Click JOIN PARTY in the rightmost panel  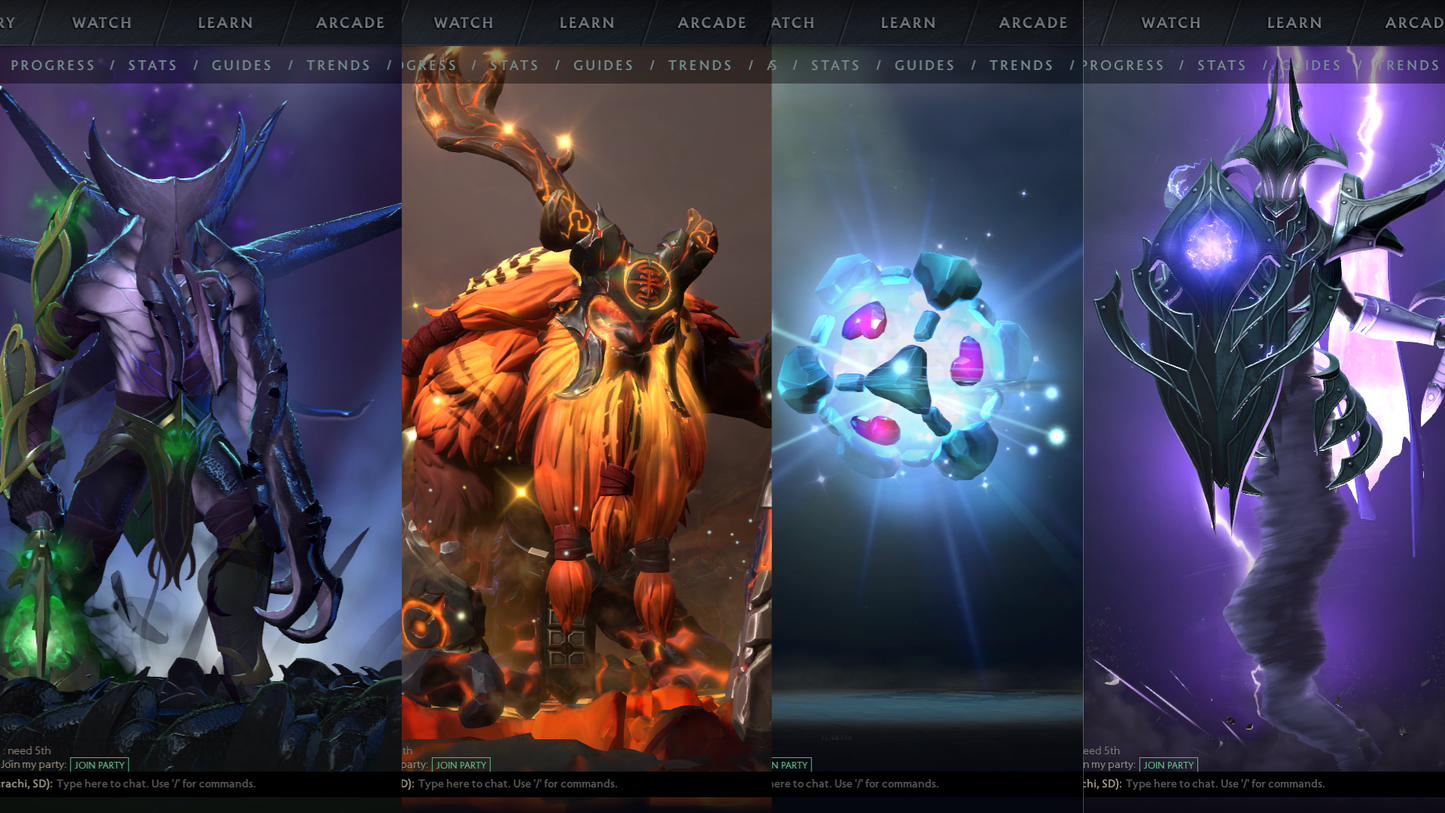[1169, 765]
